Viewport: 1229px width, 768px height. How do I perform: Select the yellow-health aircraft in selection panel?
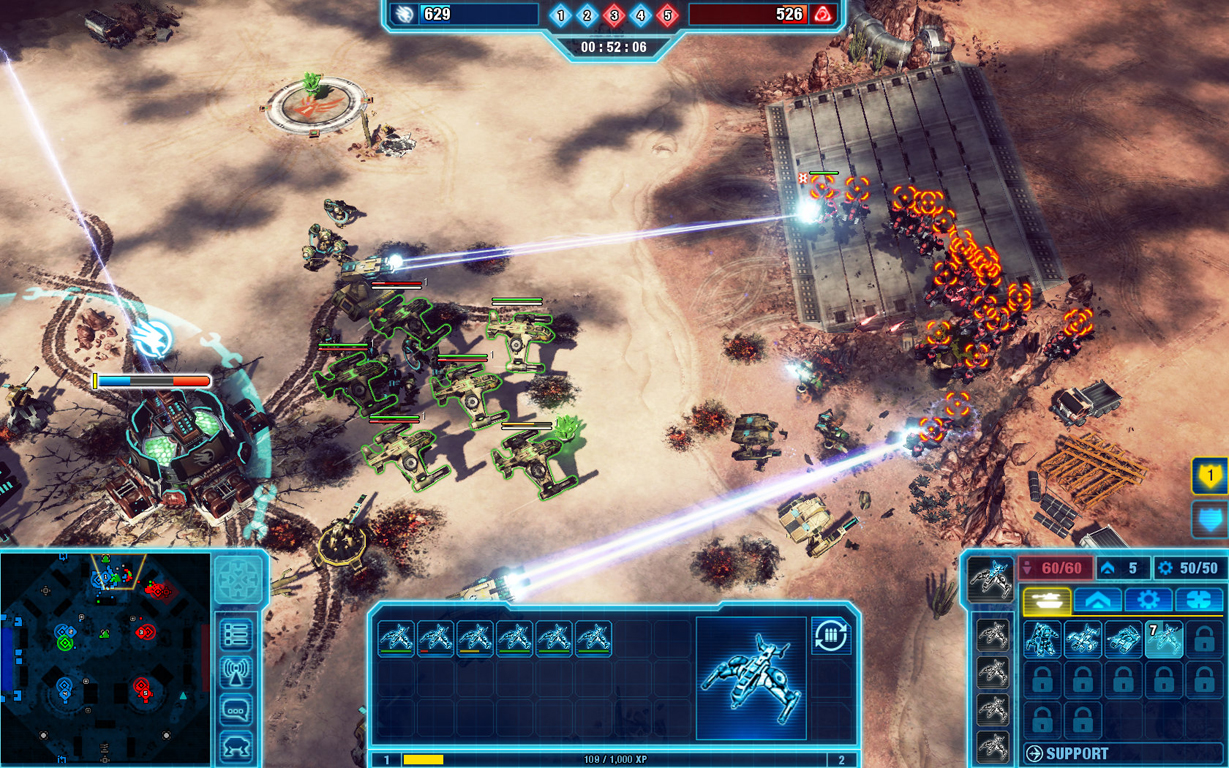coord(475,638)
